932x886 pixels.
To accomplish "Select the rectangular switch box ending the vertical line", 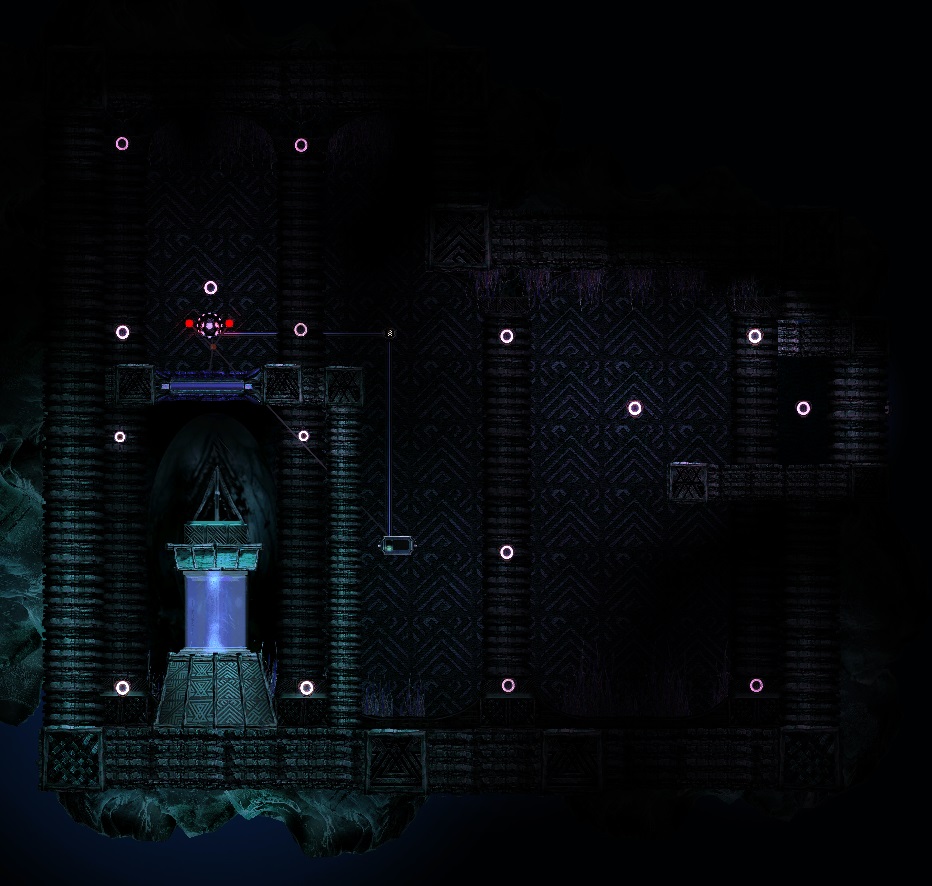I will 396,545.
